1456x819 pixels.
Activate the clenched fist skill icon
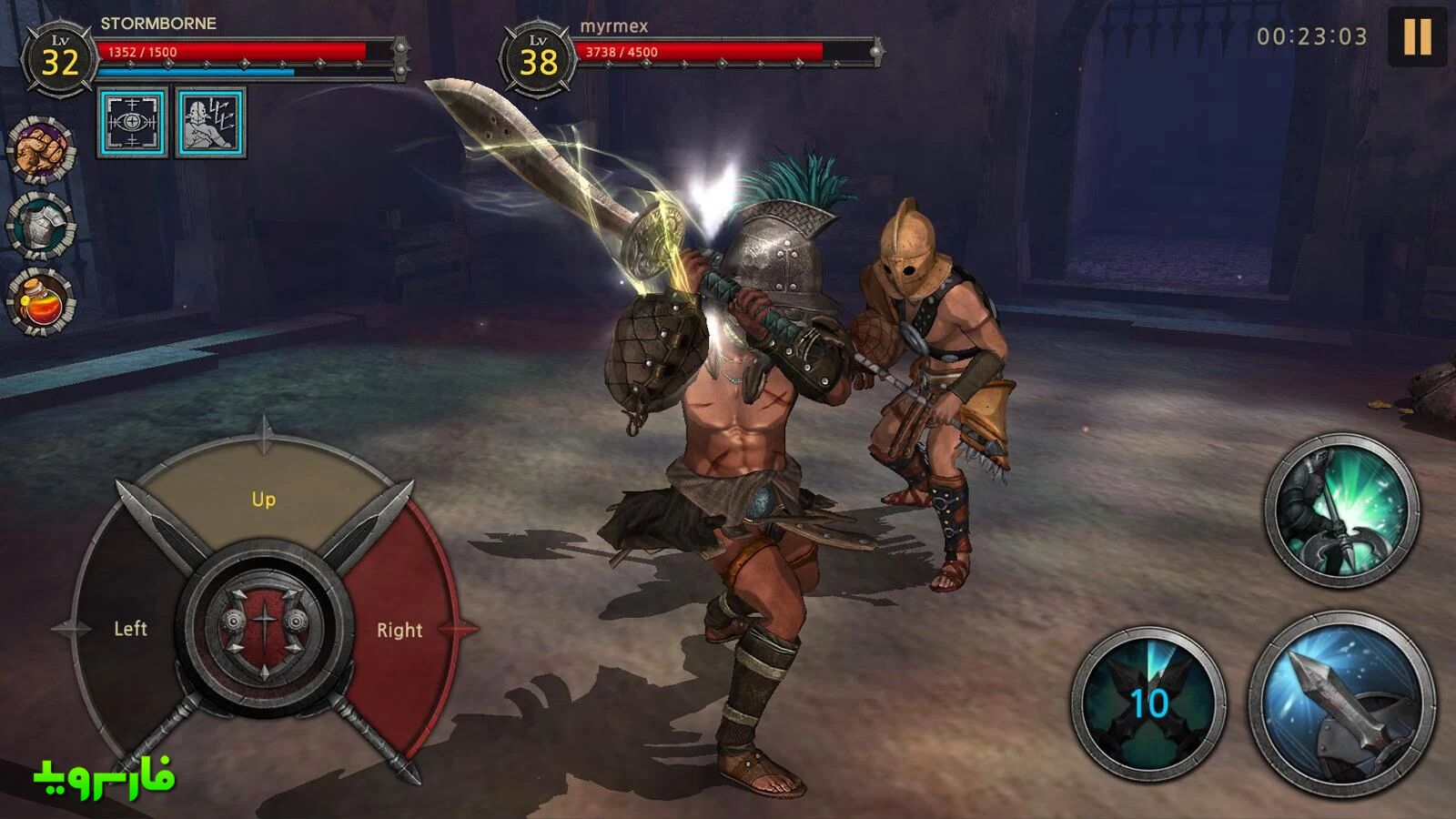41,149
